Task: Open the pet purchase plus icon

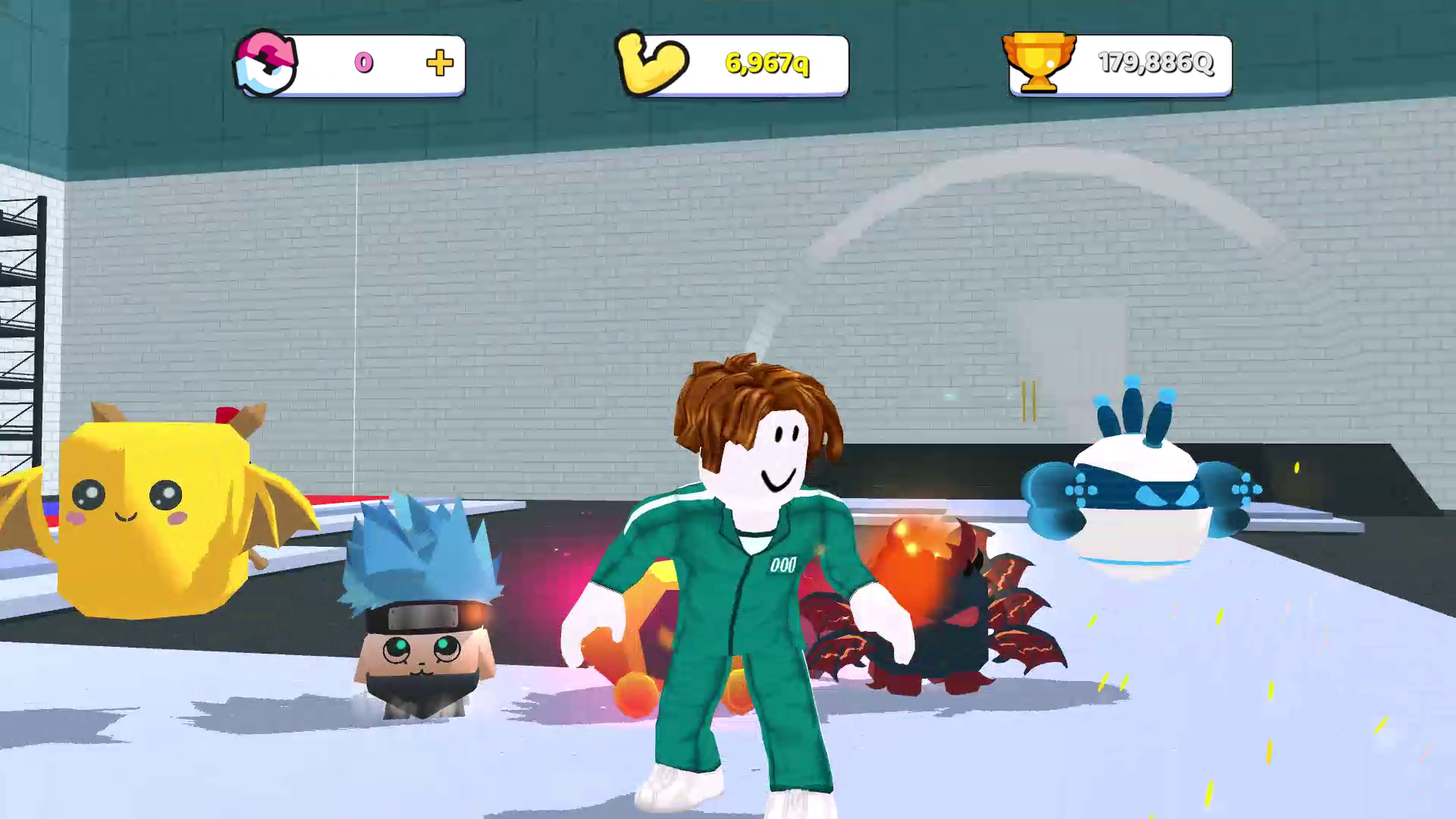Action: point(440,64)
